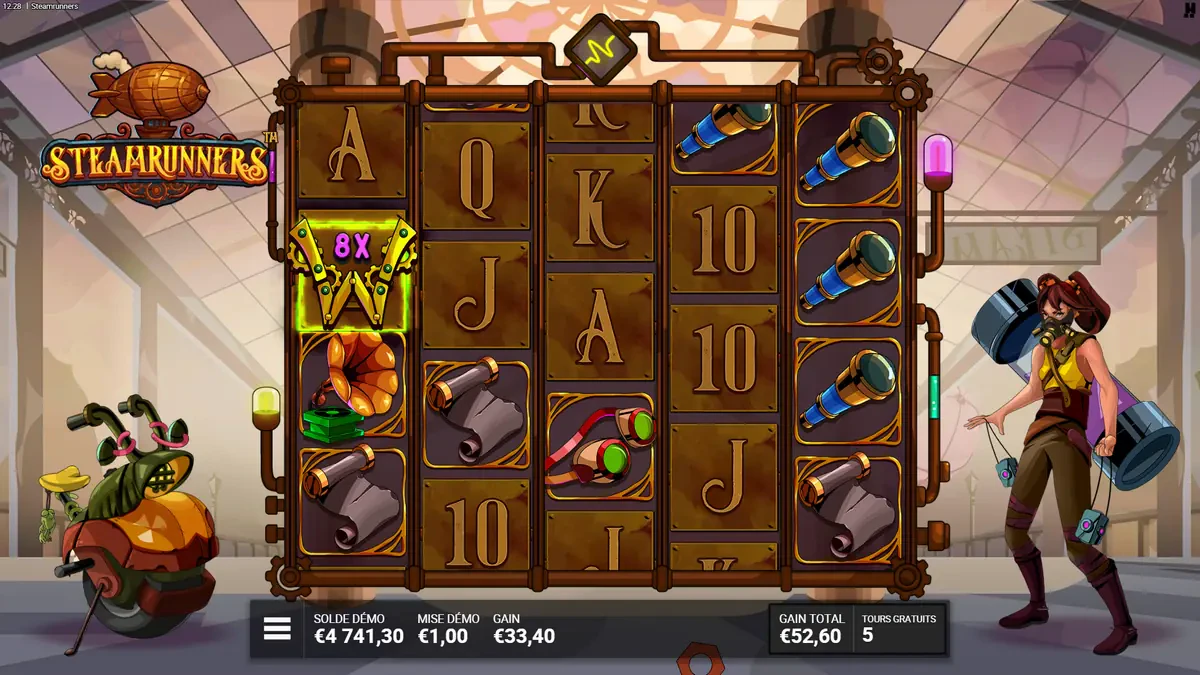Image resolution: width=1200 pixels, height=675 pixels.
Task: Open the hamburger menu in the bottom bar
Action: [x=277, y=629]
